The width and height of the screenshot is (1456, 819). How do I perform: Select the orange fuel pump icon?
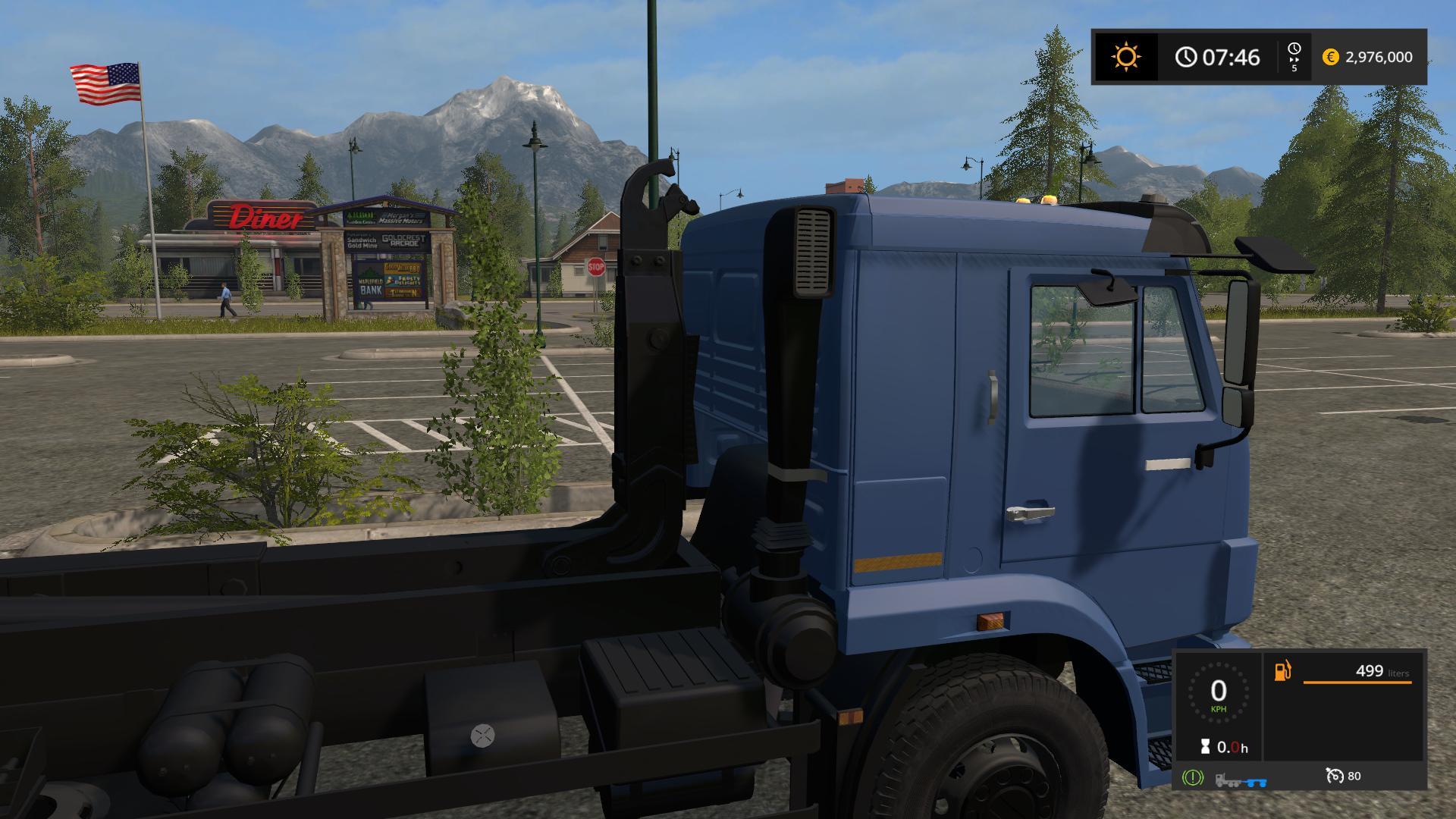click(1282, 671)
